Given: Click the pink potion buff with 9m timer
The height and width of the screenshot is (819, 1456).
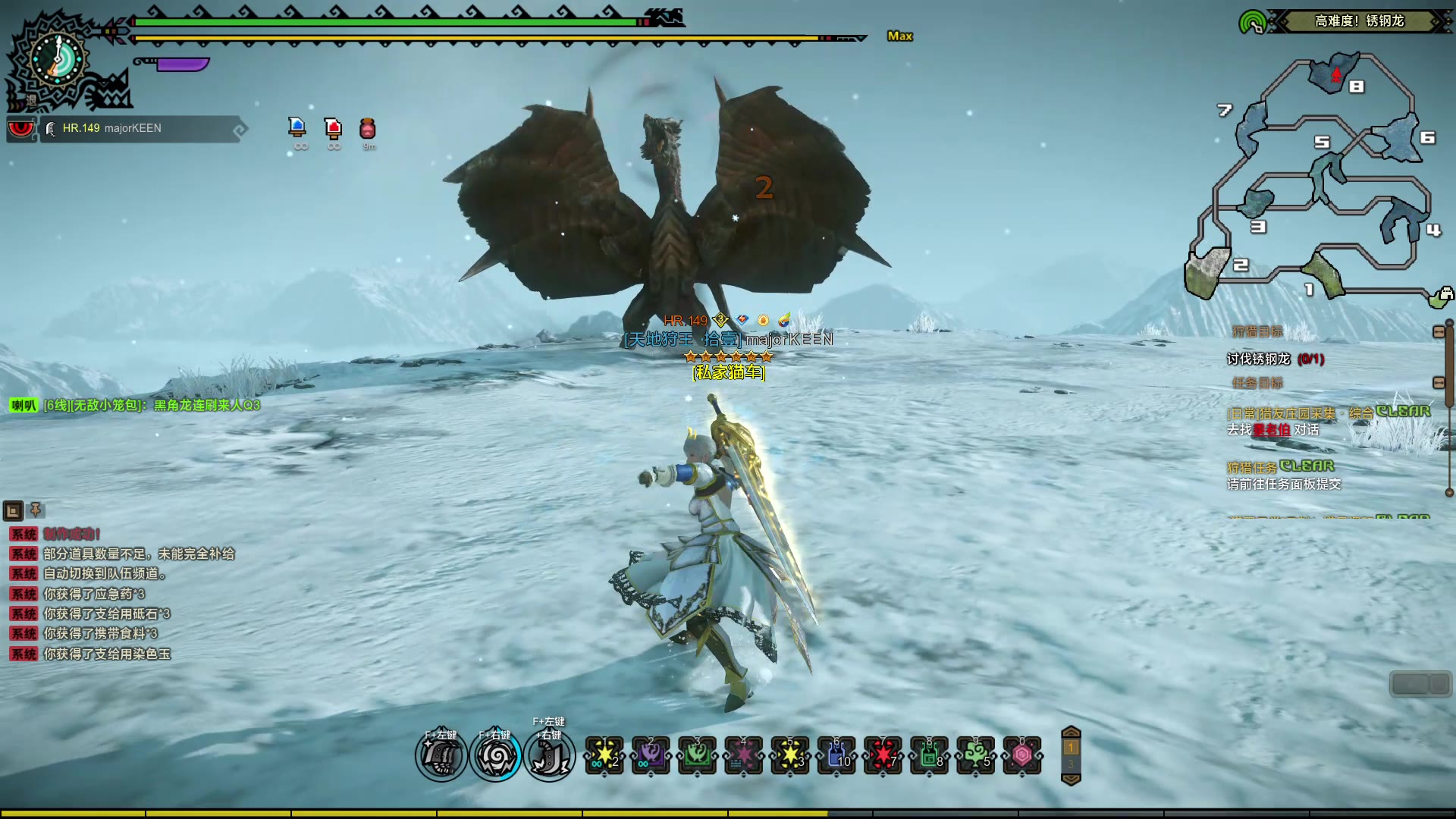Looking at the screenshot, I should 368,128.
